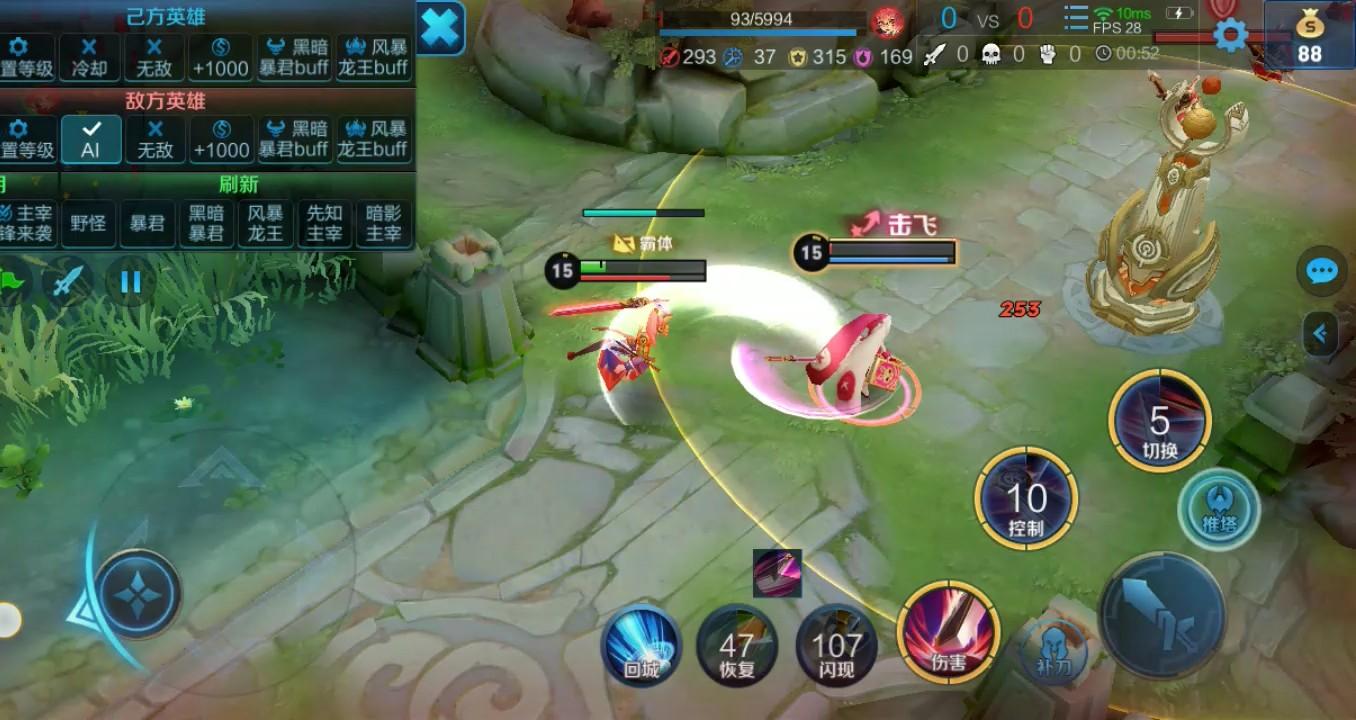The height and width of the screenshot is (720, 1356).
Task: Toggle the enemy hero AI checkbox
Action: 91,138
